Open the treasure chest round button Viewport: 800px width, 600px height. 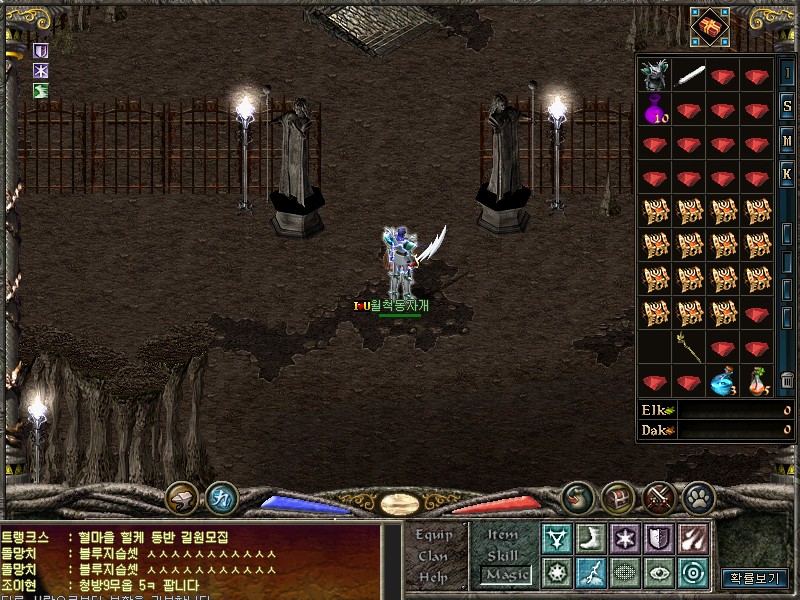617,497
